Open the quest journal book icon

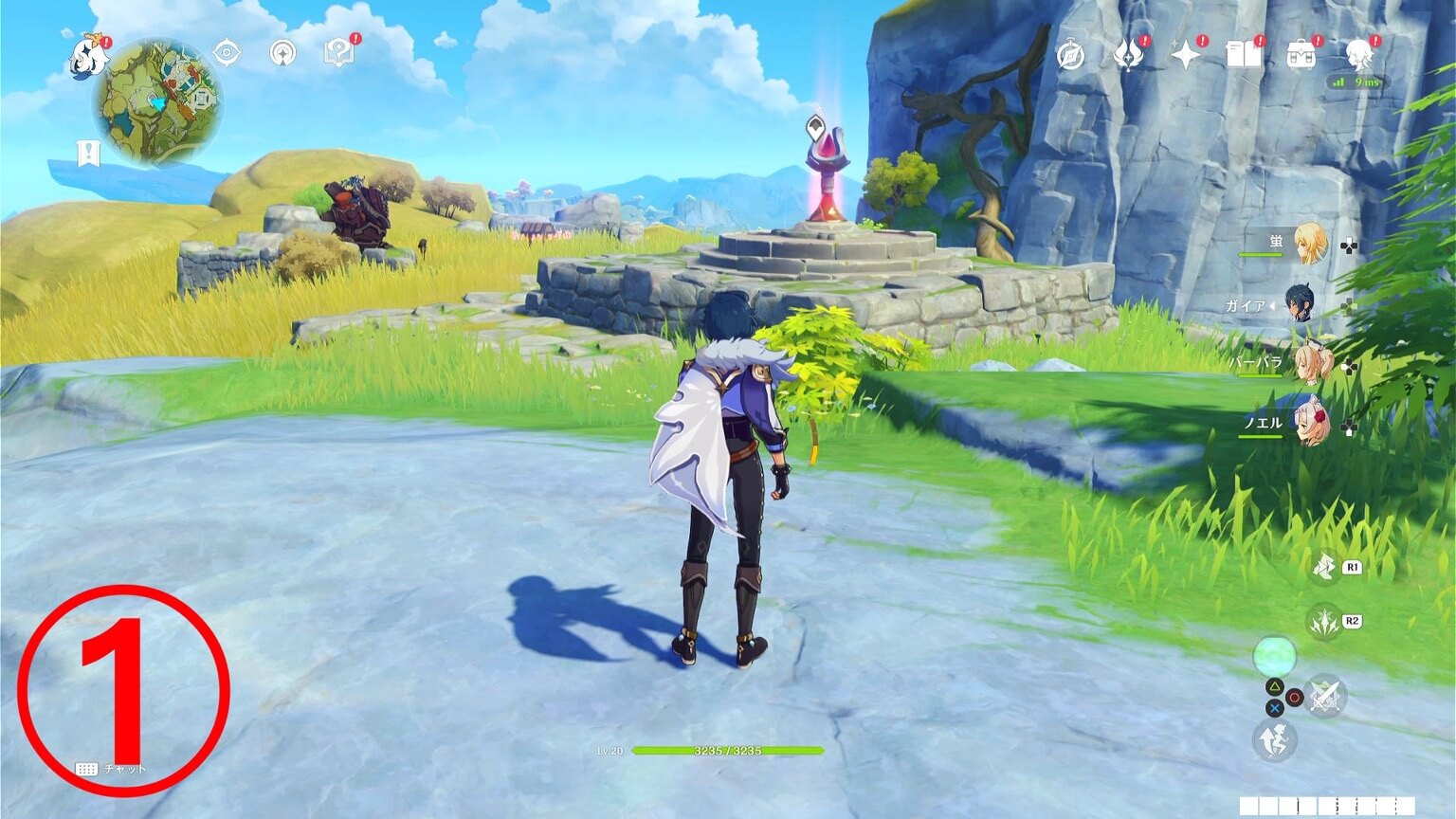(x=1246, y=55)
